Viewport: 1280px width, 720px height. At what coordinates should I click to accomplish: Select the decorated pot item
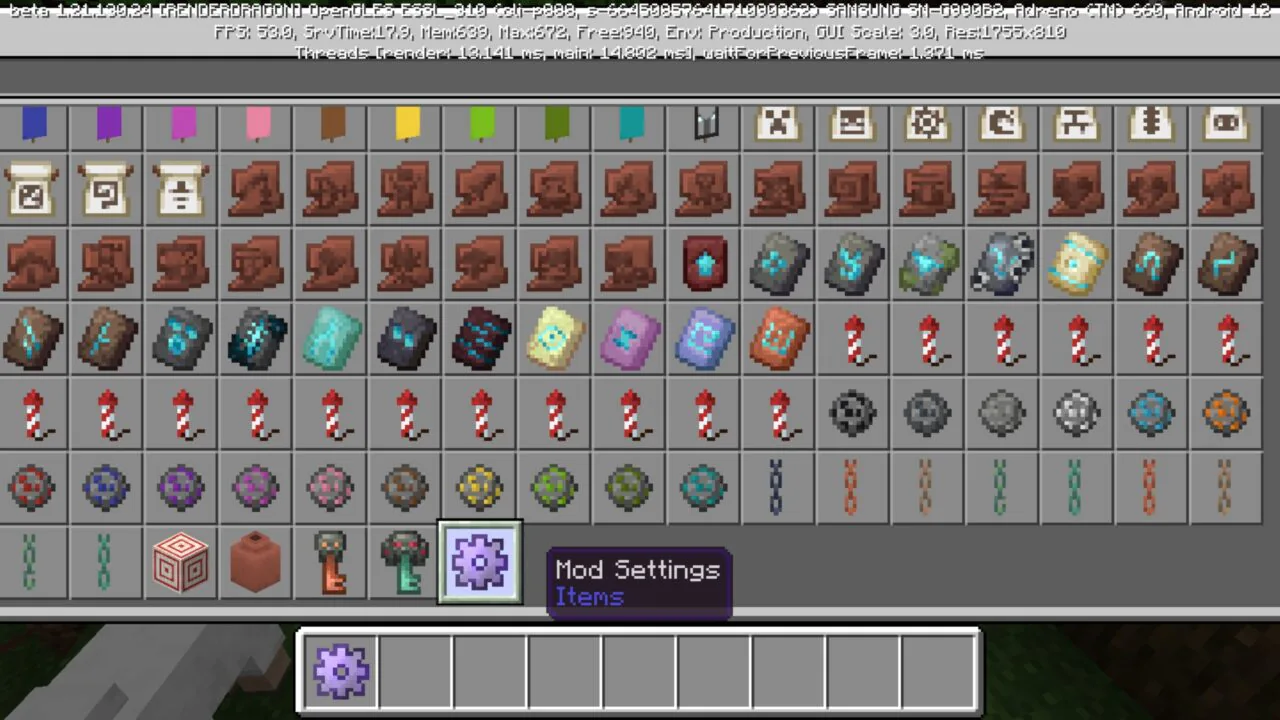[255, 563]
